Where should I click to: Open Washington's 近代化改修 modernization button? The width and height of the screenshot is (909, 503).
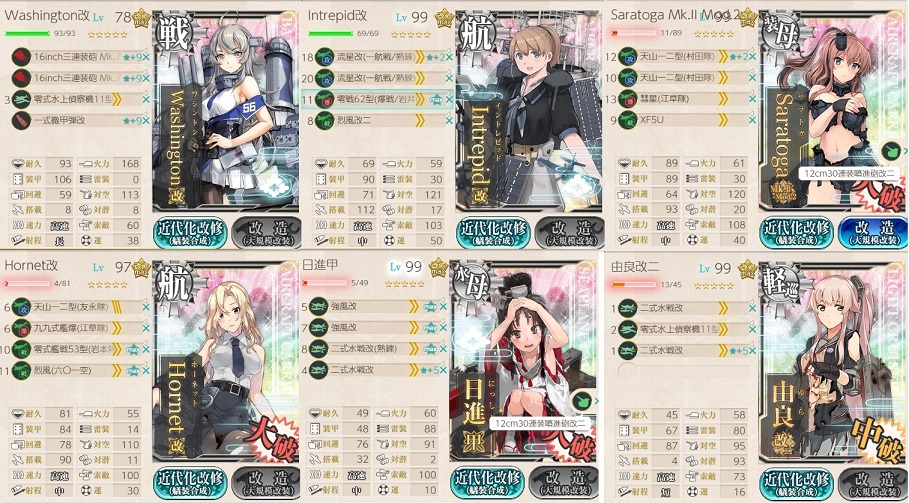[x=189, y=233]
